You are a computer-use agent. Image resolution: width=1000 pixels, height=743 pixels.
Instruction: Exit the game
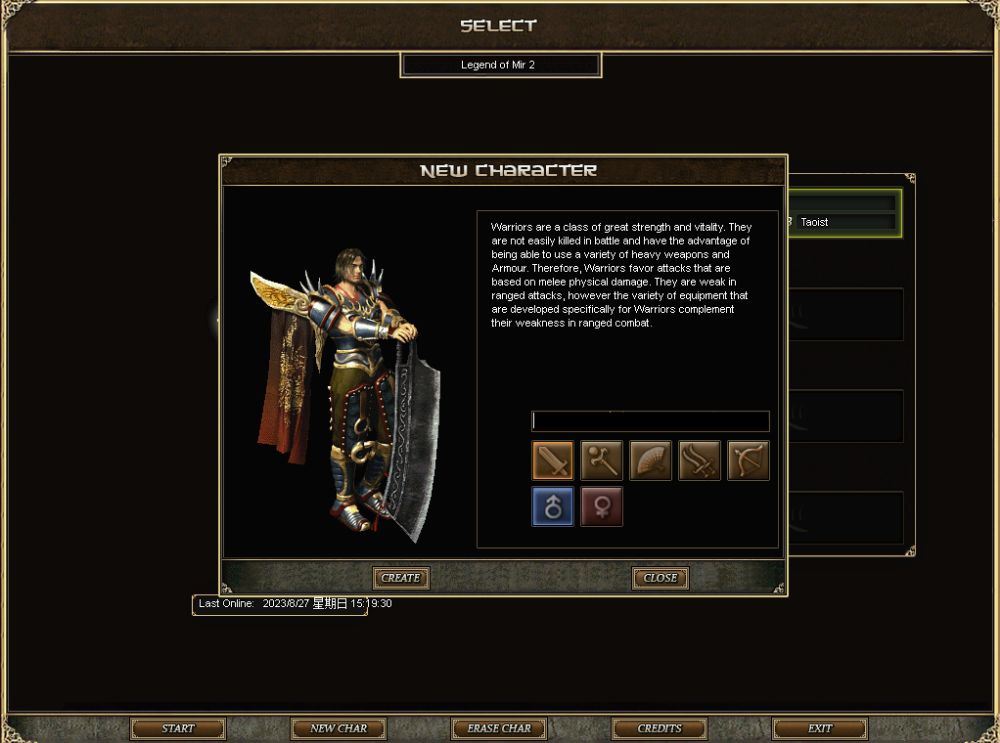pyautogui.click(x=820, y=728)
